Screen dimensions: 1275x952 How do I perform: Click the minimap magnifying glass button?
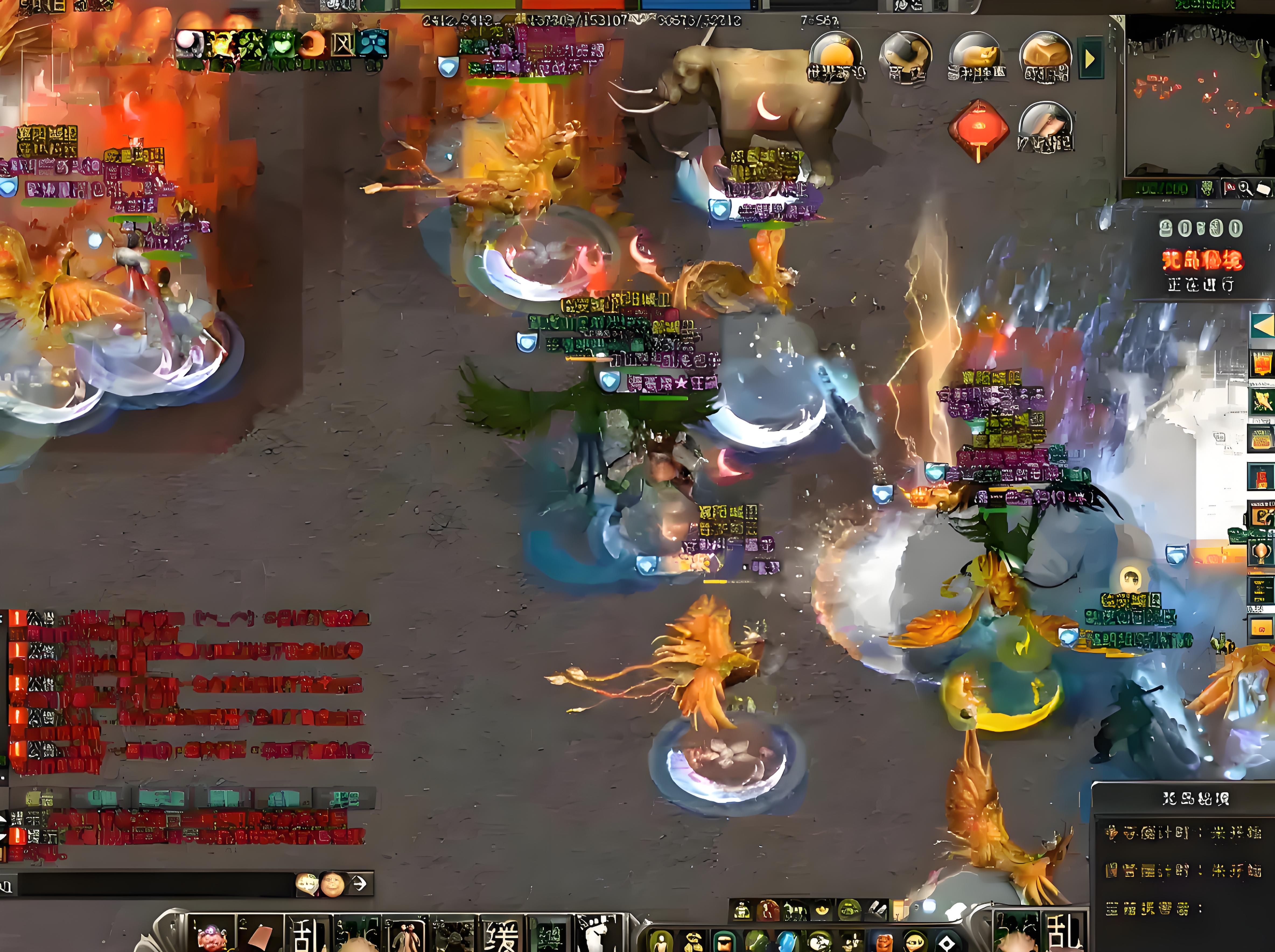pyautogui.click(x=1245, y=188)
